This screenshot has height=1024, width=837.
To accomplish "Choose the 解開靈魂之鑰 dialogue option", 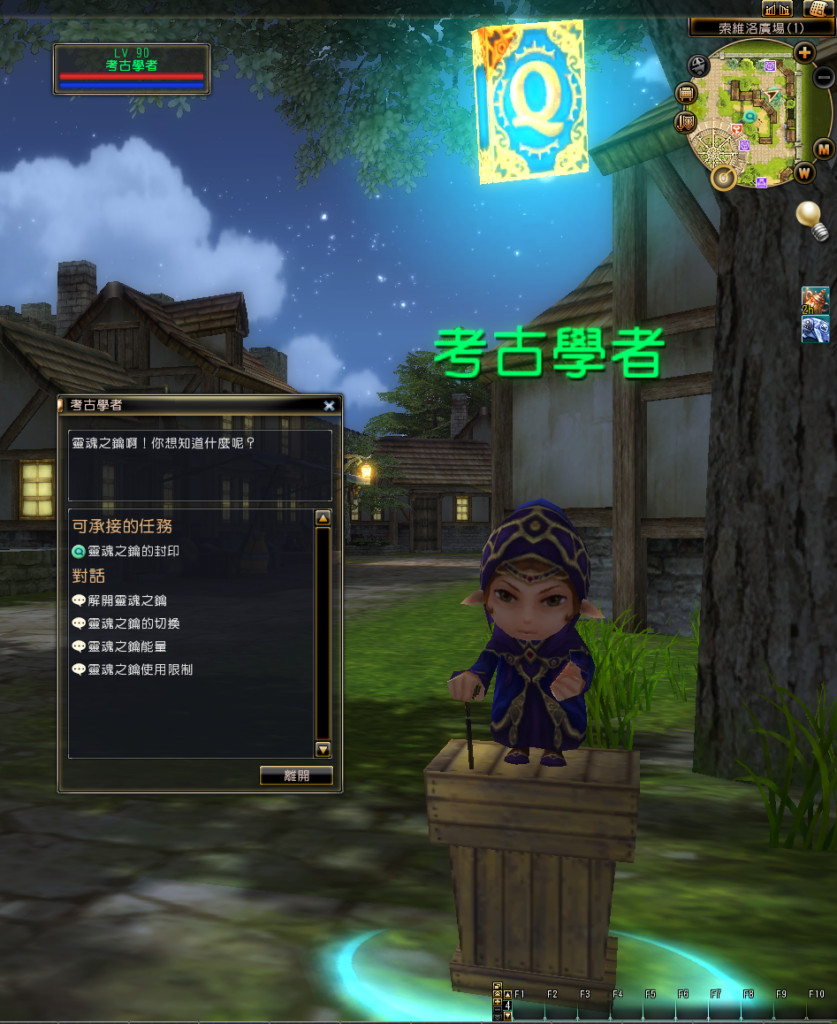I will (126, 601).
